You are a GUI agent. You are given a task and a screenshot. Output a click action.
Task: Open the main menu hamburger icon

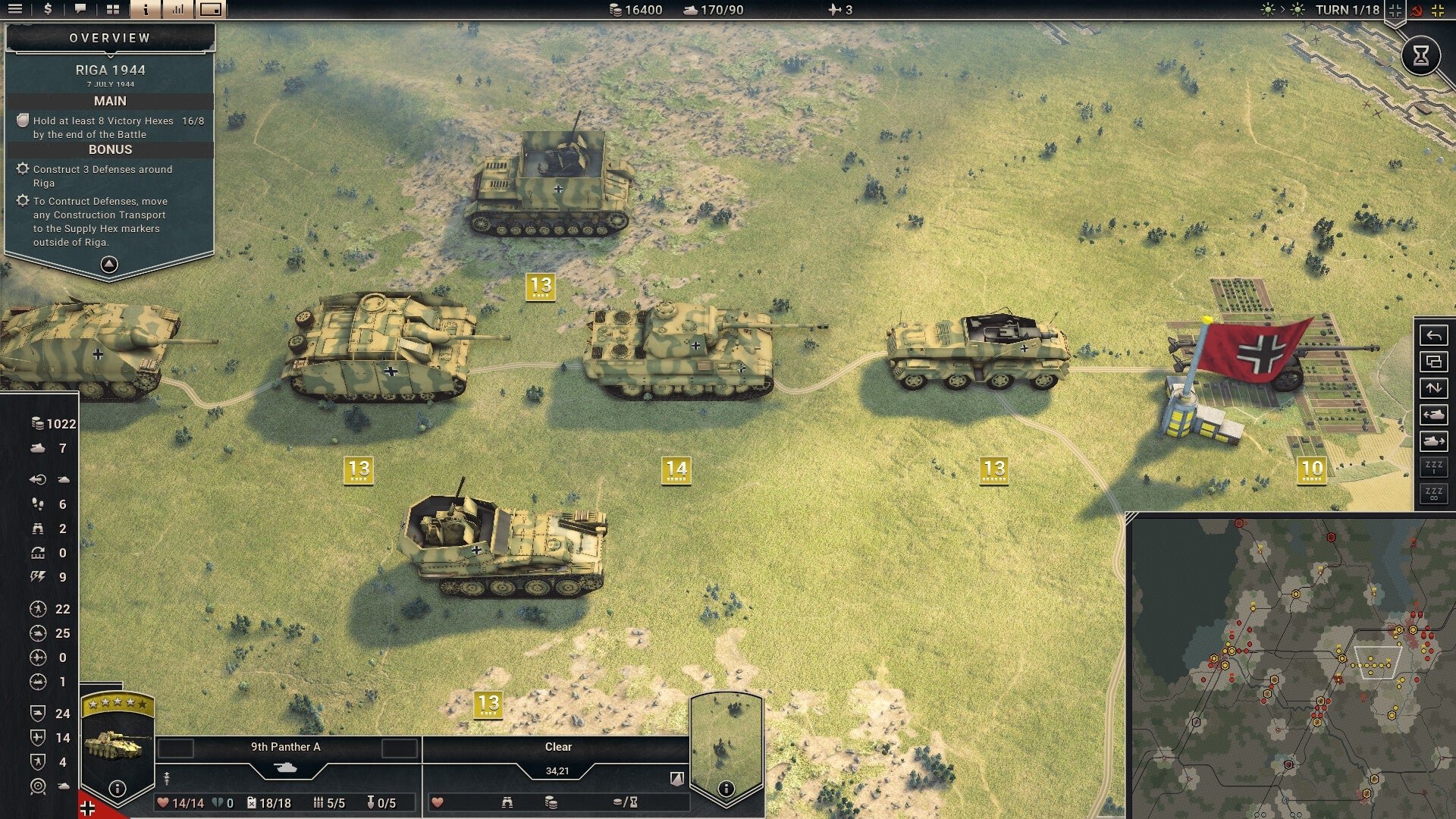coord(15,9)
